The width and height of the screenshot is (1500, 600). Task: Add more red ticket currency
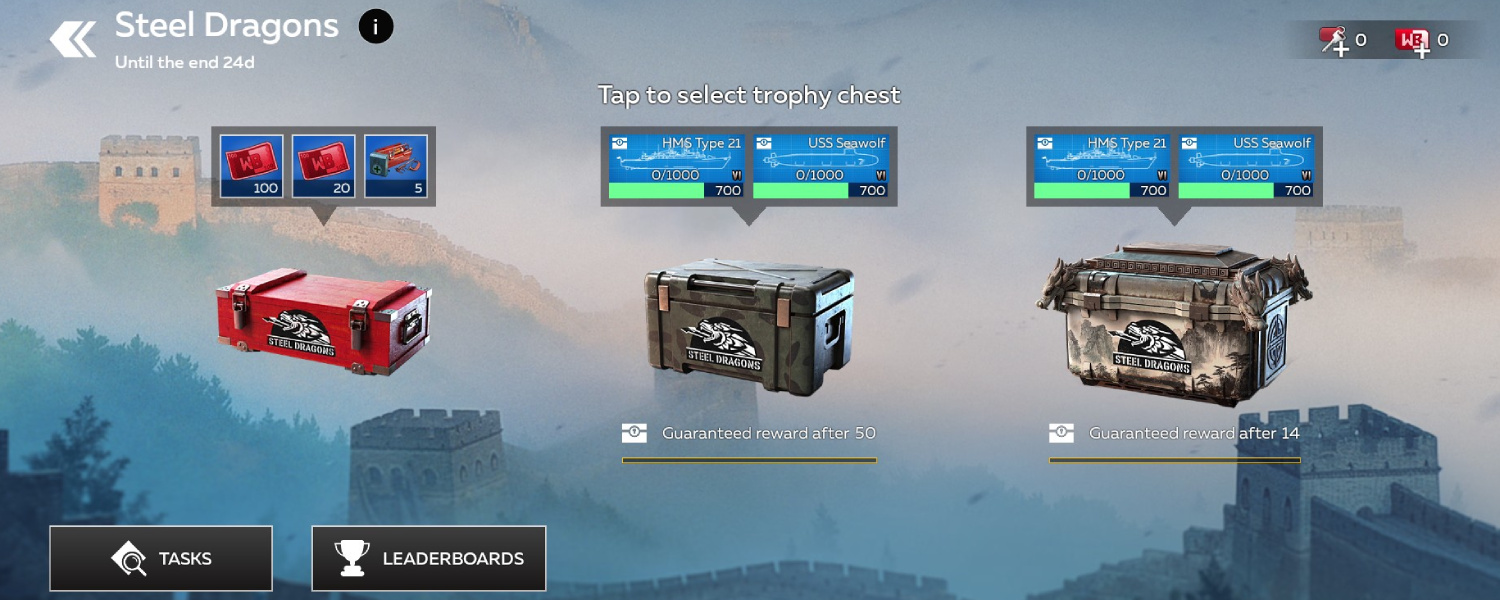pyautogui.click(x=1413, y=41)
